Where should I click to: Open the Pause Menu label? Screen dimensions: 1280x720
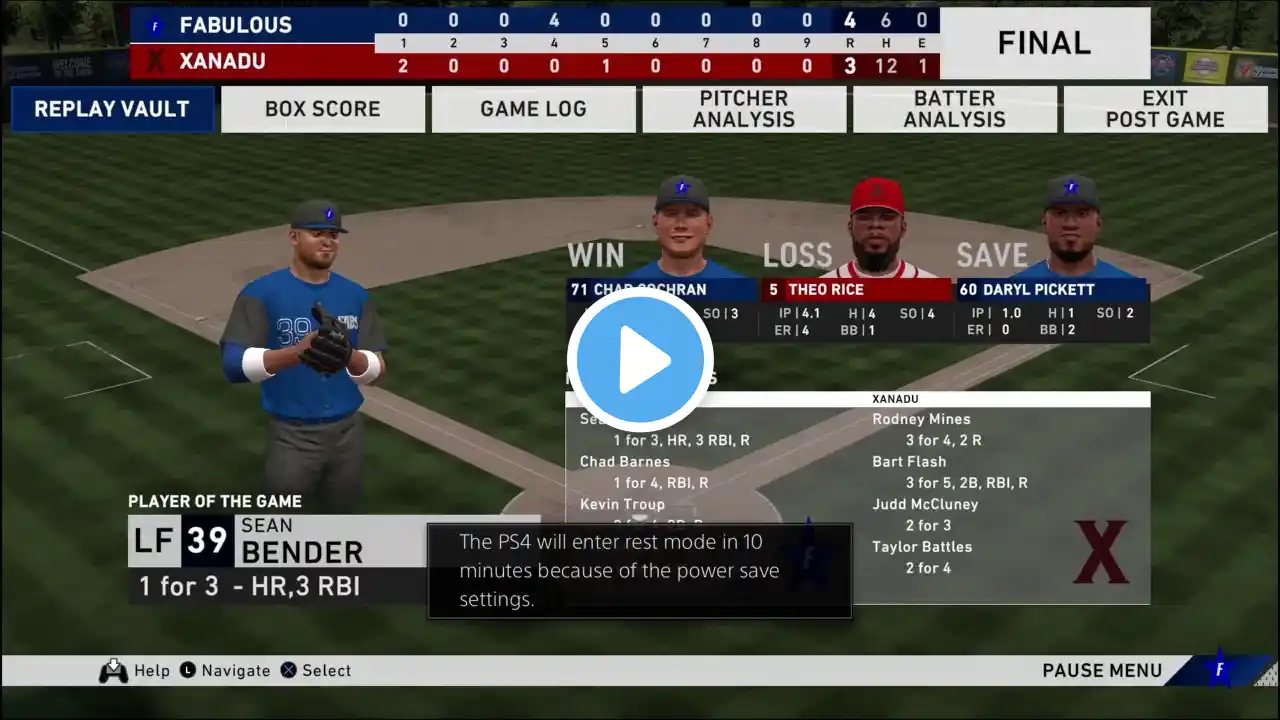coord(1102,671)
